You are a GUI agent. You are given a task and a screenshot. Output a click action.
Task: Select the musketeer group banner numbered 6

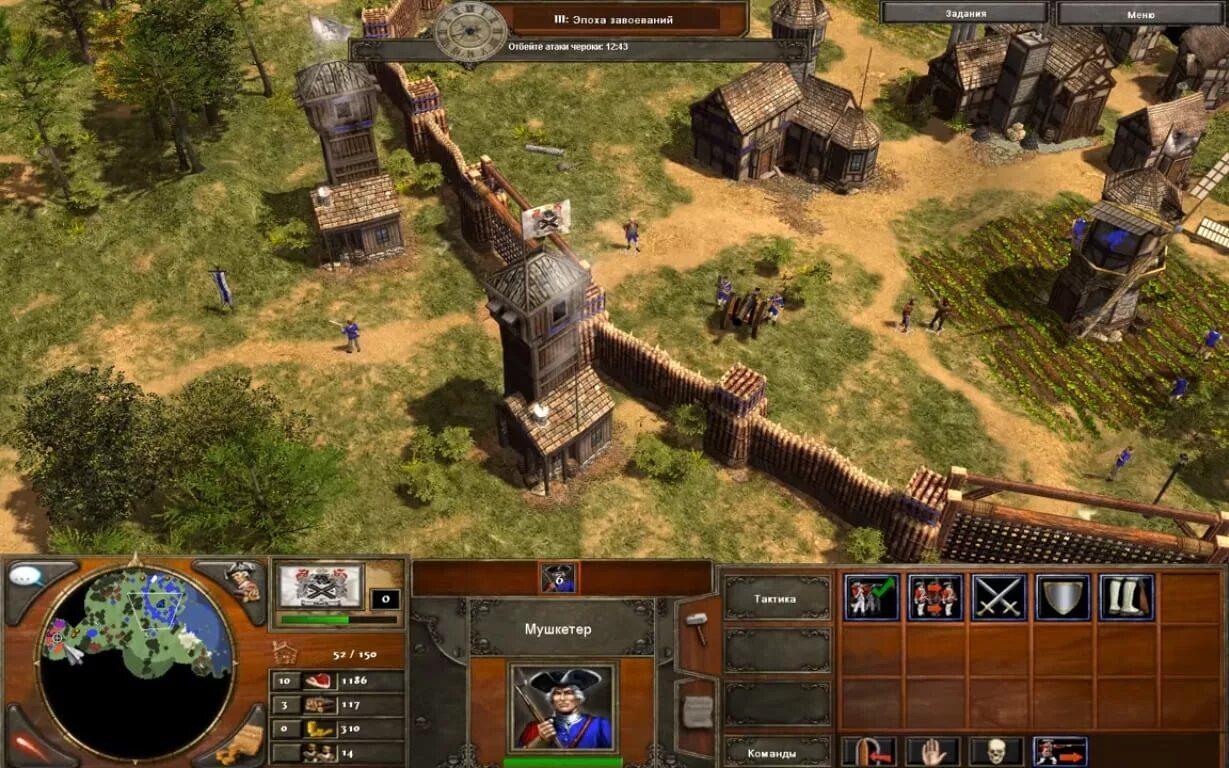[x=559, y=578]
